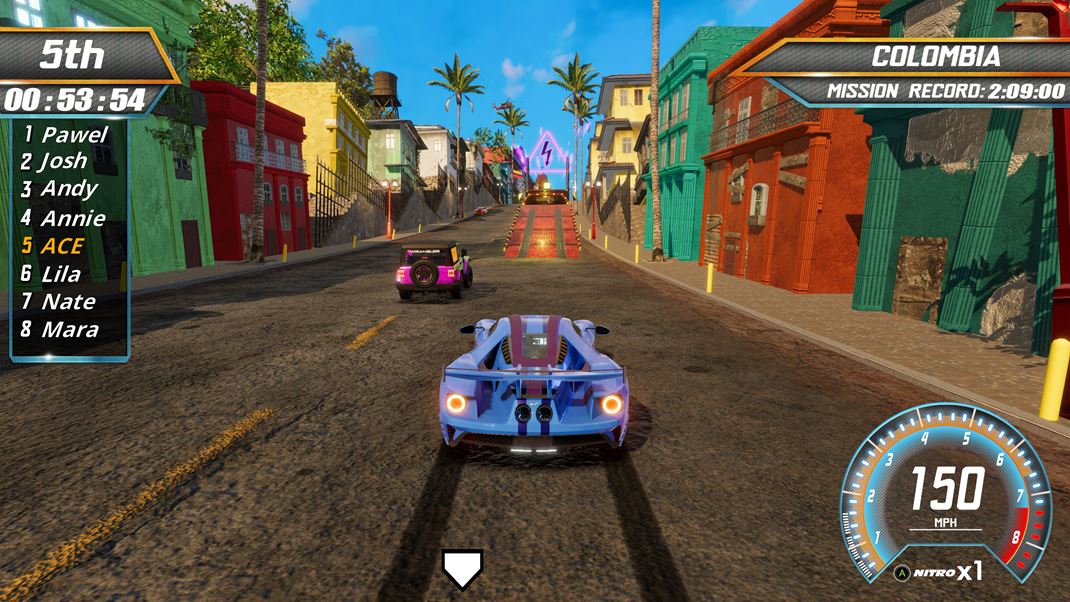Select Pawel in the race standings

pyautogui.click(x=66, y=134)
